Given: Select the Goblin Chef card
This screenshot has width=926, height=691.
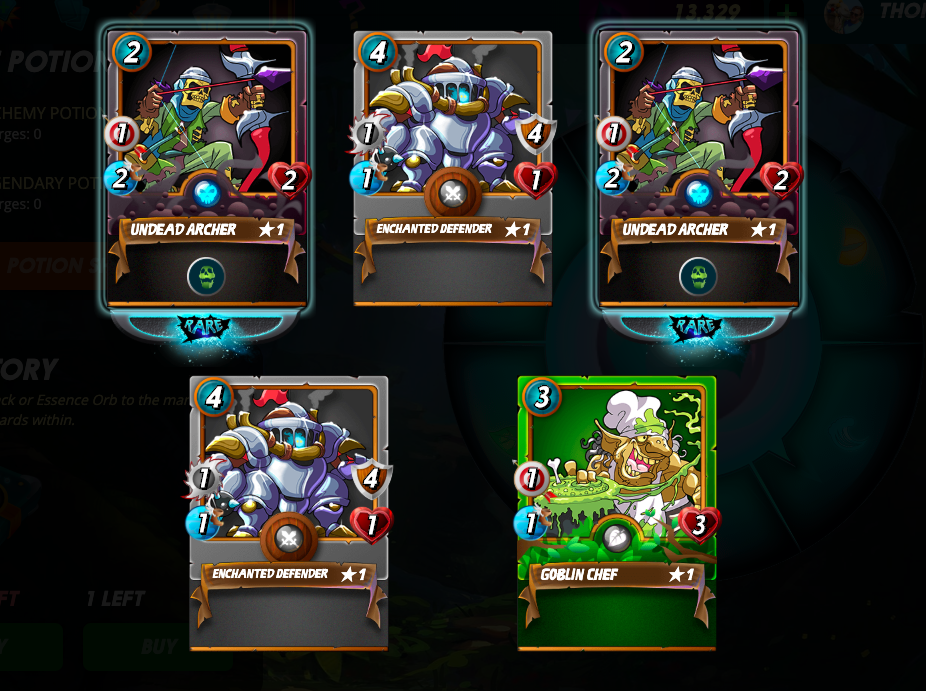Looking at the screenshot, I should point(616,513).
